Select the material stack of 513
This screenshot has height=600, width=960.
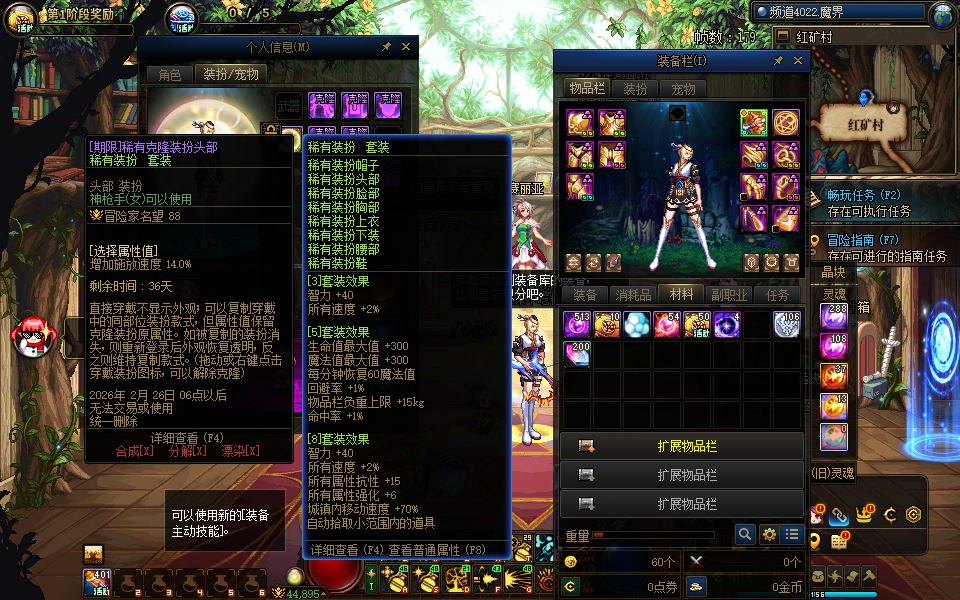pos(577,324)
